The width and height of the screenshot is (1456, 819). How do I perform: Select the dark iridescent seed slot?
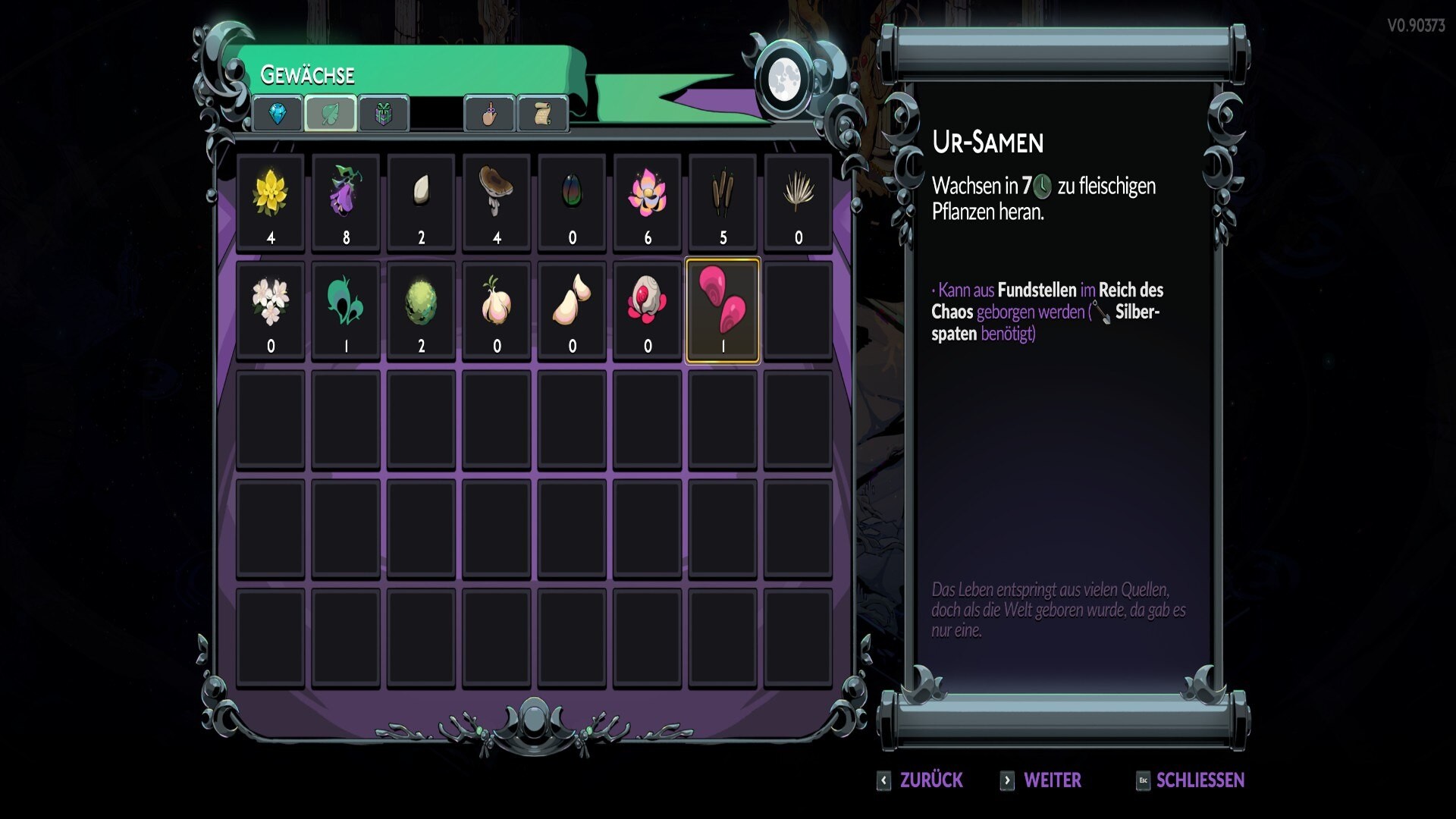pyautogui.click(x=572, y=202)
